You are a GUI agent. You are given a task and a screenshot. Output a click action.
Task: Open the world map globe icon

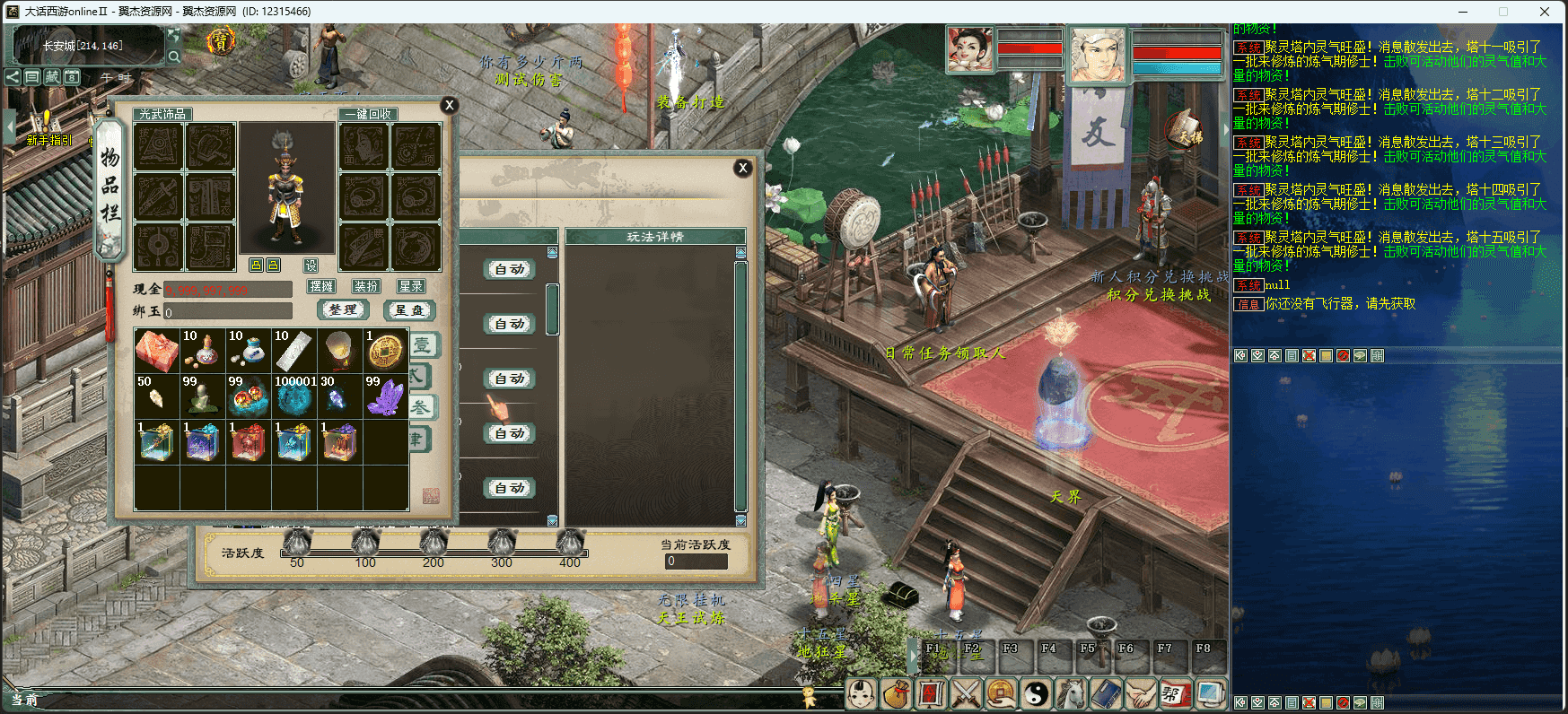[x=1209, y=693]
